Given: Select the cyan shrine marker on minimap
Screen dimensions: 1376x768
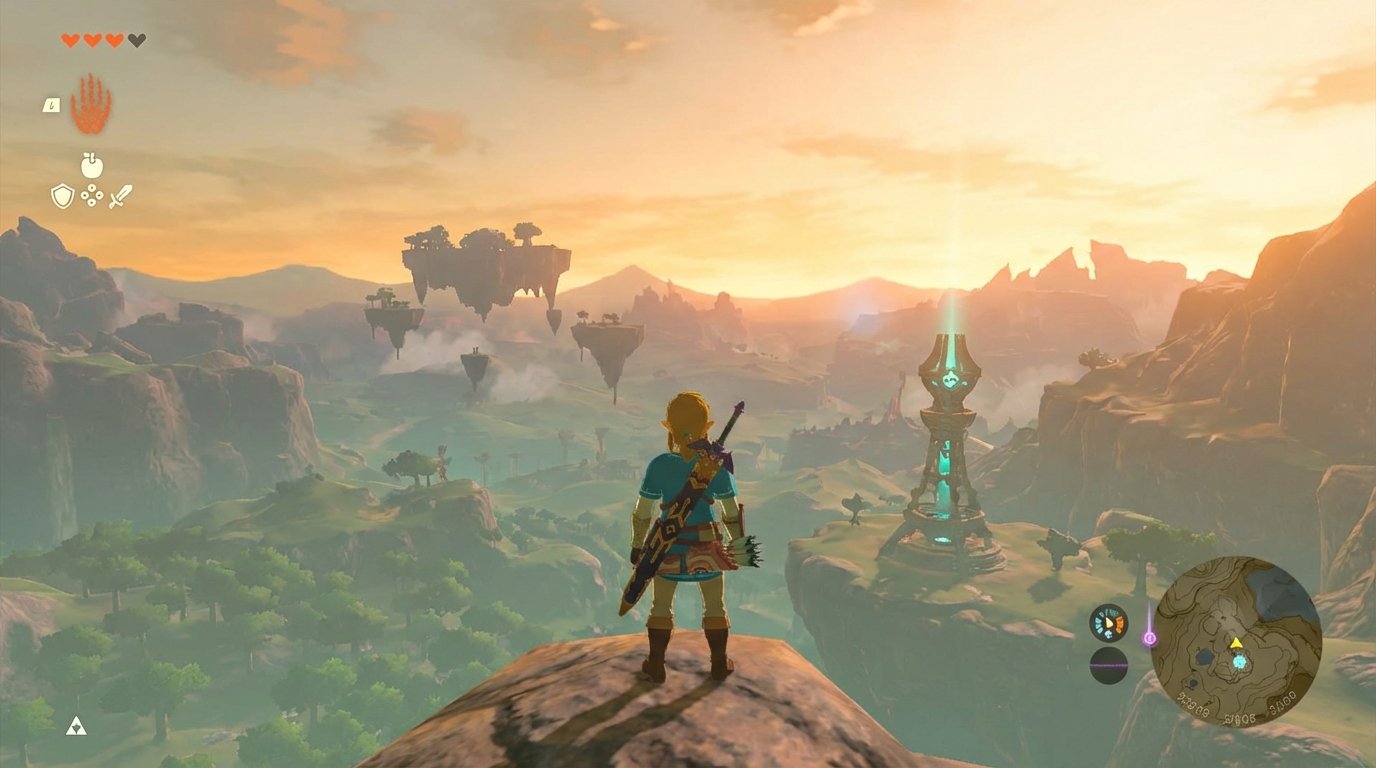Looking at the screenshot, I should pyautogui.click(x=1239, y=661).
